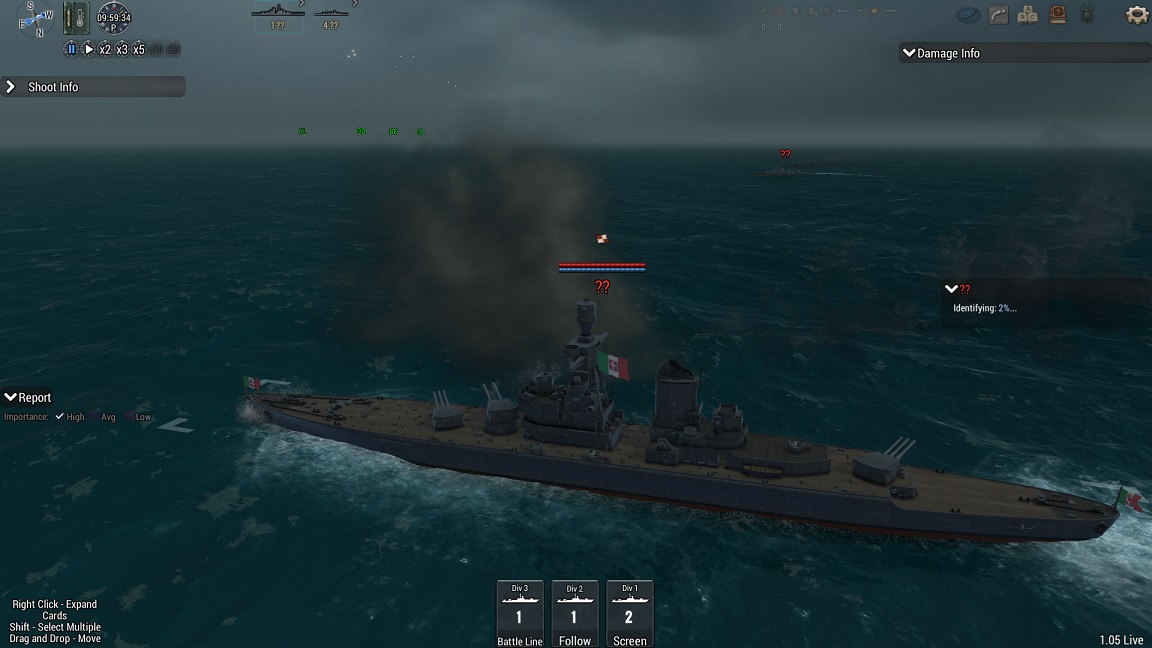Collapse the unidentified ship identifying panel
Screen dimensions: 1152x648
[951, 289]
